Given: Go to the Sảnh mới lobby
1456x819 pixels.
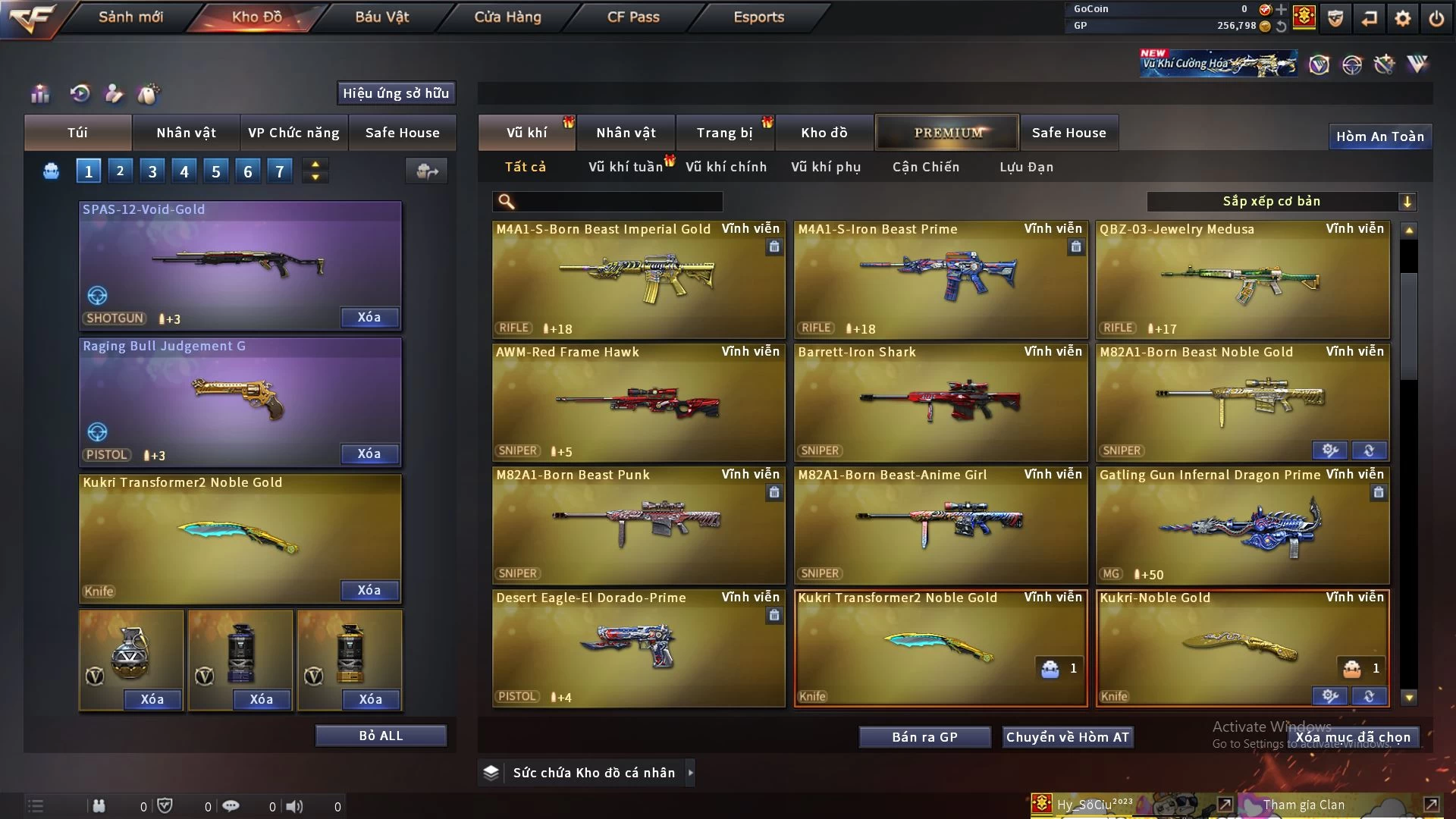Looking at the screenshot, I should click(130, 17).
